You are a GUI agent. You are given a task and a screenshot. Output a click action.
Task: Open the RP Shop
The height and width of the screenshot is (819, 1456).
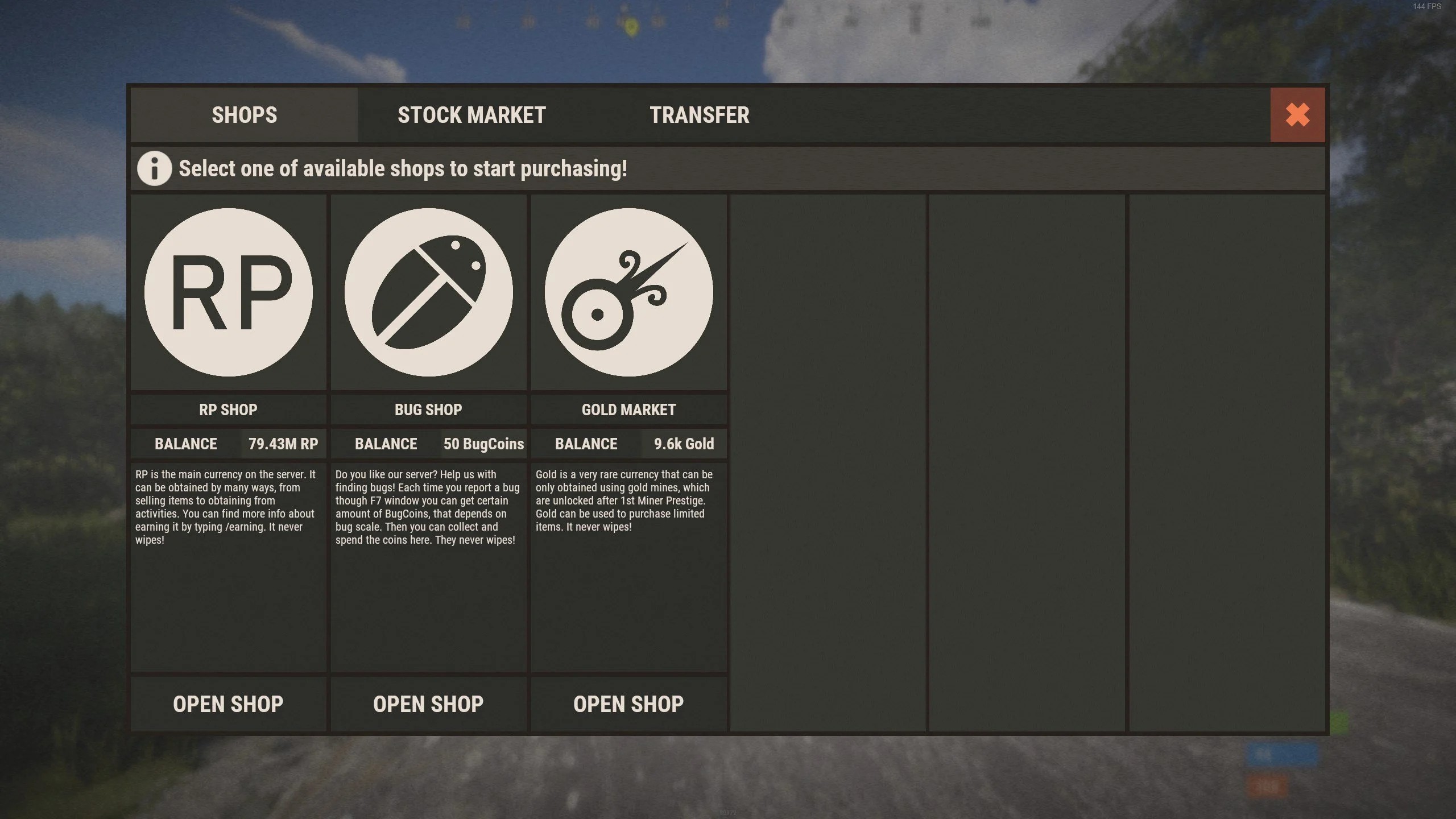[228, 704]
